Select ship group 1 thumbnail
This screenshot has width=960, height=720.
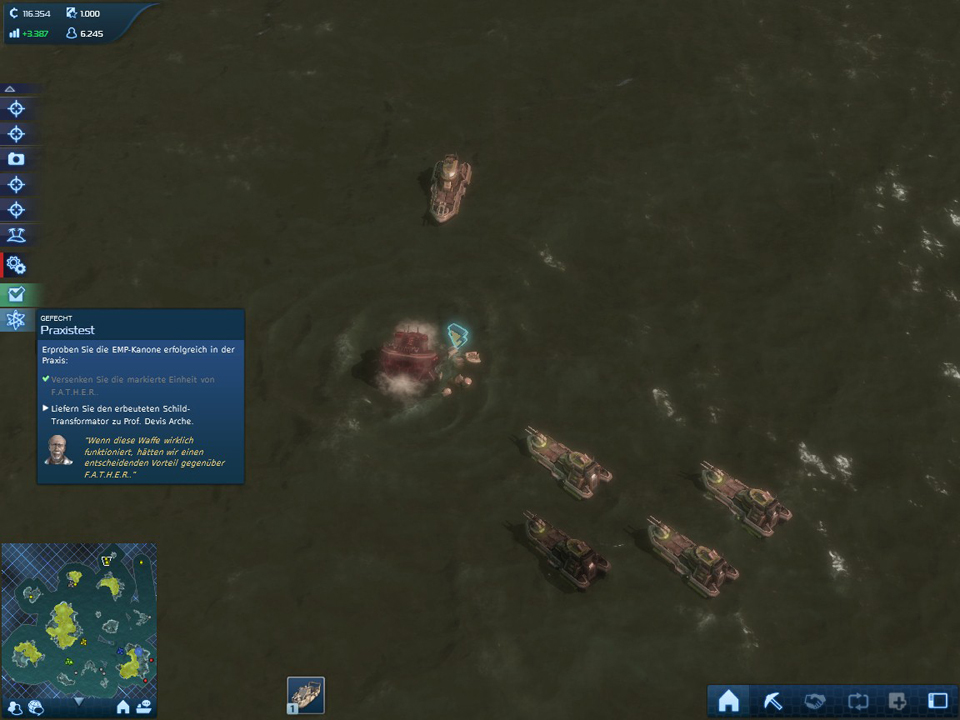tap(306, 695)
